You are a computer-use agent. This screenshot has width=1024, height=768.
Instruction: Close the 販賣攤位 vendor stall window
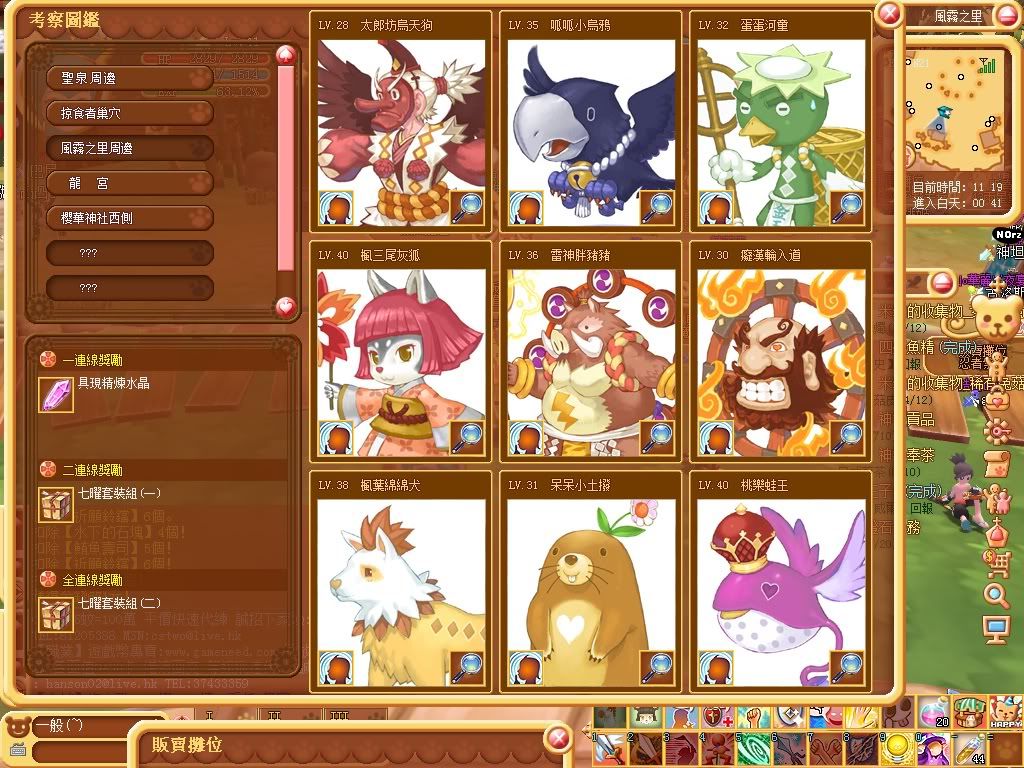click(558, 740)
